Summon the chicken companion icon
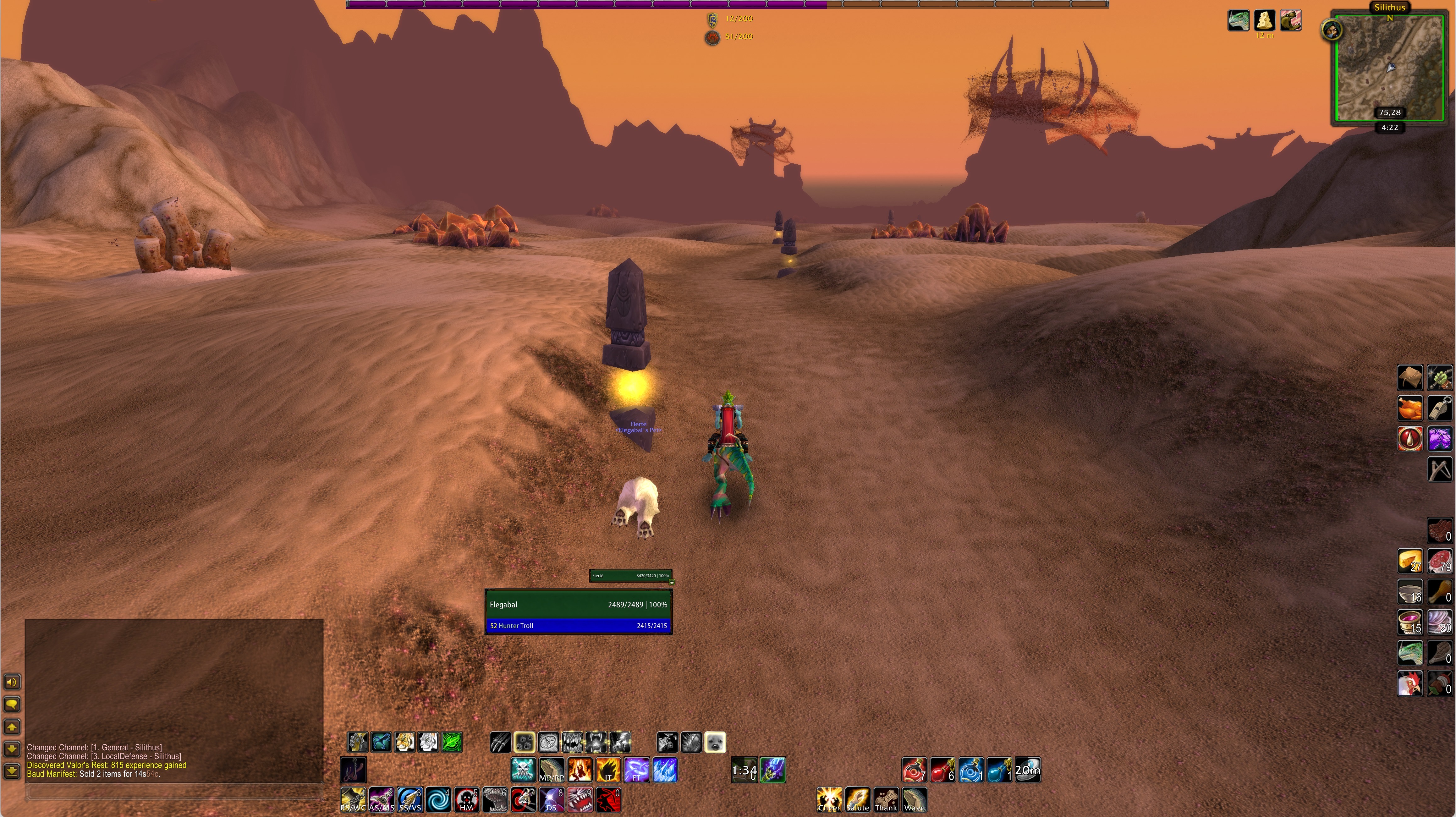Image resolution: width=1456 pixels, height=817 pixels. coord(1410,684)
